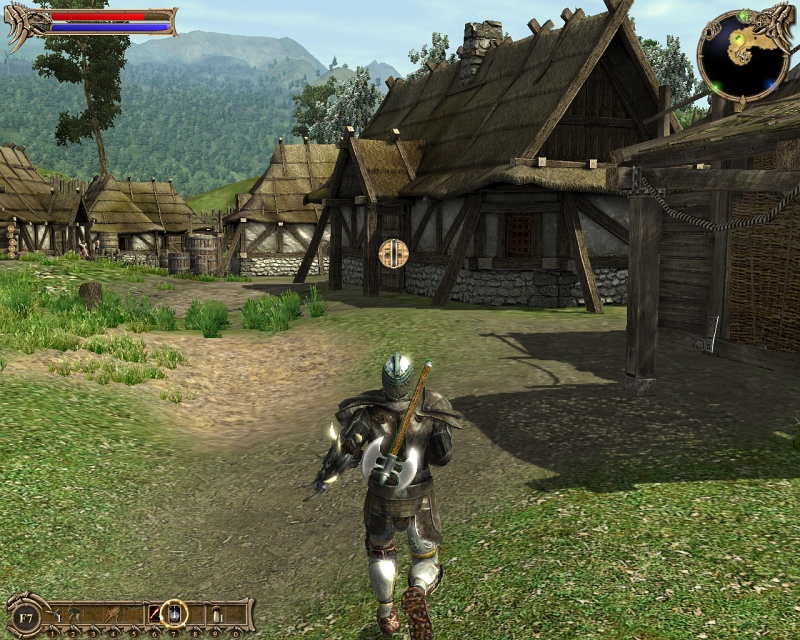
Task: Click the F7 hotbar set button
Action: coord(25,619)
